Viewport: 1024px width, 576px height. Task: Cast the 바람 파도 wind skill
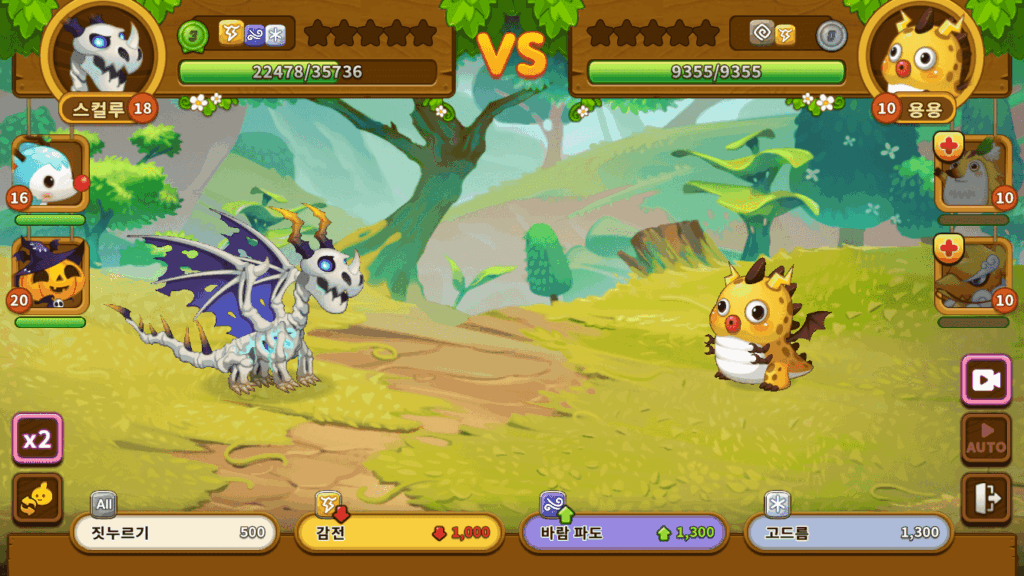pos(624,533)
